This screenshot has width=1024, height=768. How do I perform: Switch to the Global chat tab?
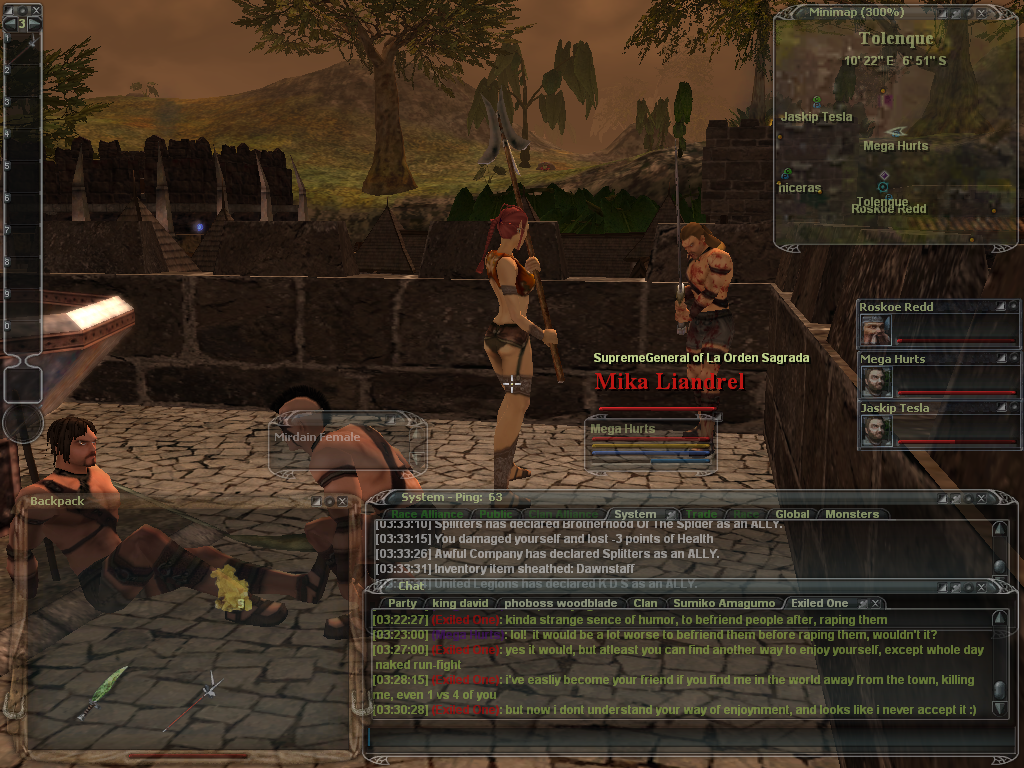[x=792, y=514]
